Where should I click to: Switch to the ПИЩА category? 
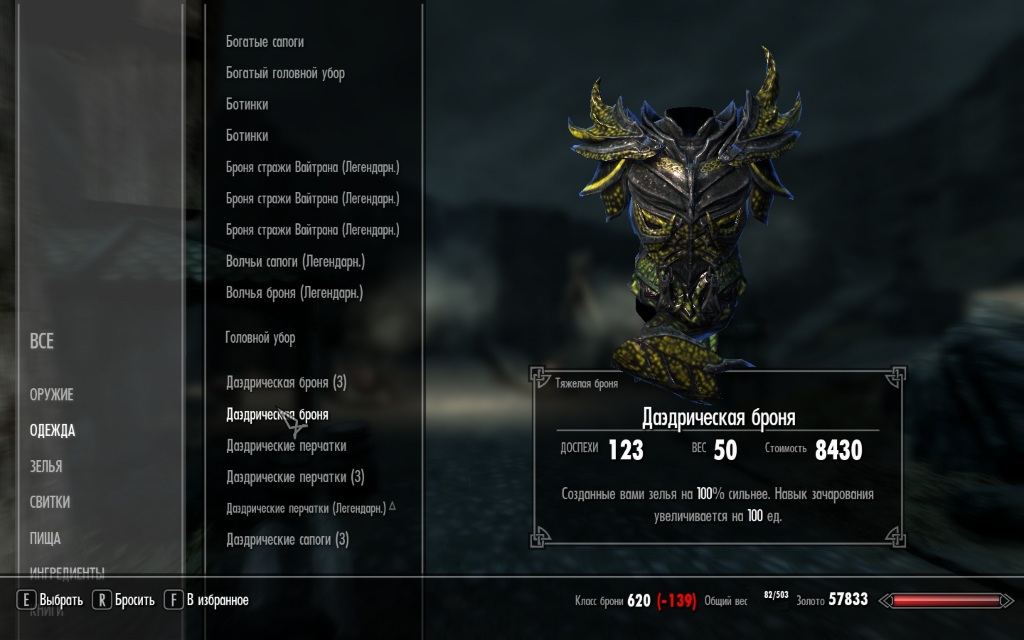click(x=45, y=538)
